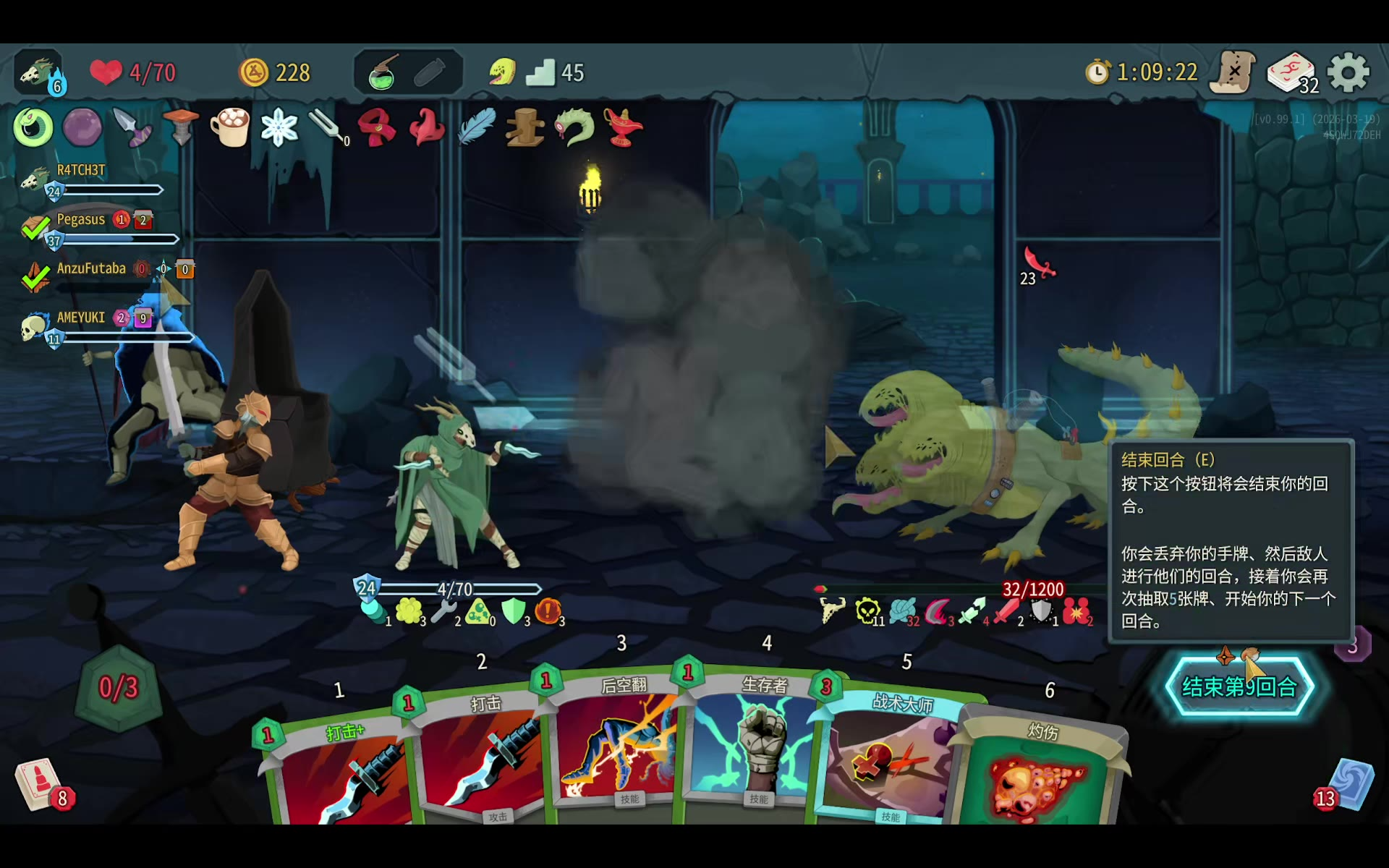Select player AnzuFutaba in the party list
Viewport: 1389px width, 868px height.
(x=91, y=269)
